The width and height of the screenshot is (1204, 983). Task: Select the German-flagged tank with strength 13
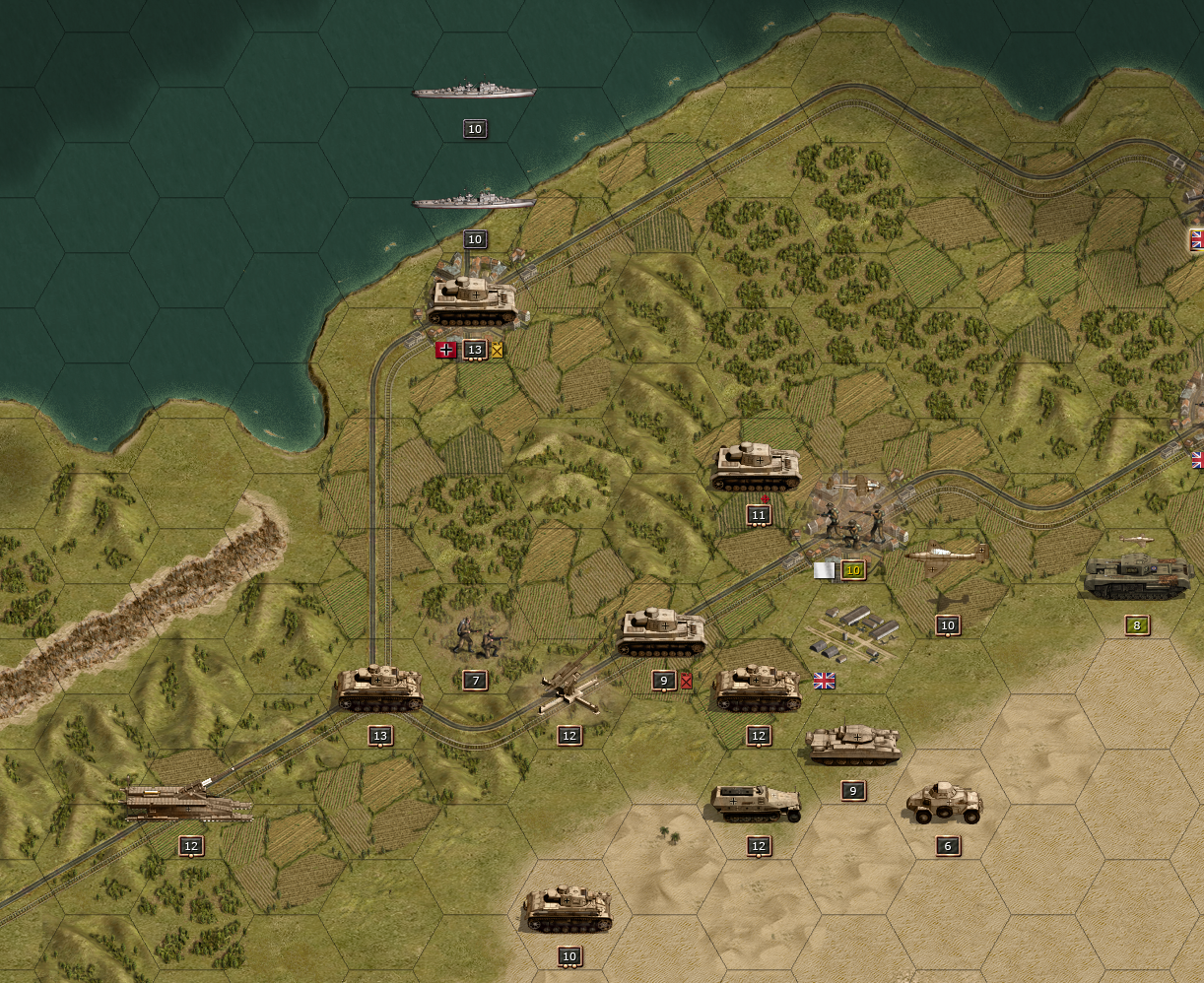(x=474, y=300)
